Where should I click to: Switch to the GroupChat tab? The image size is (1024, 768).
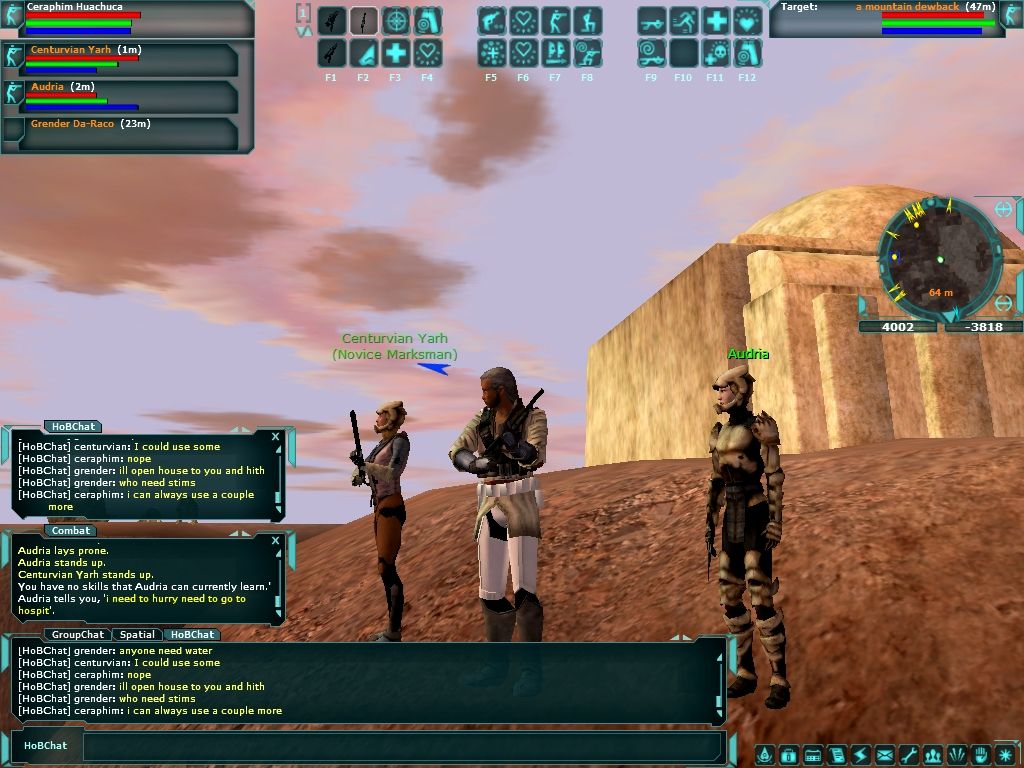tap(78, 635)
